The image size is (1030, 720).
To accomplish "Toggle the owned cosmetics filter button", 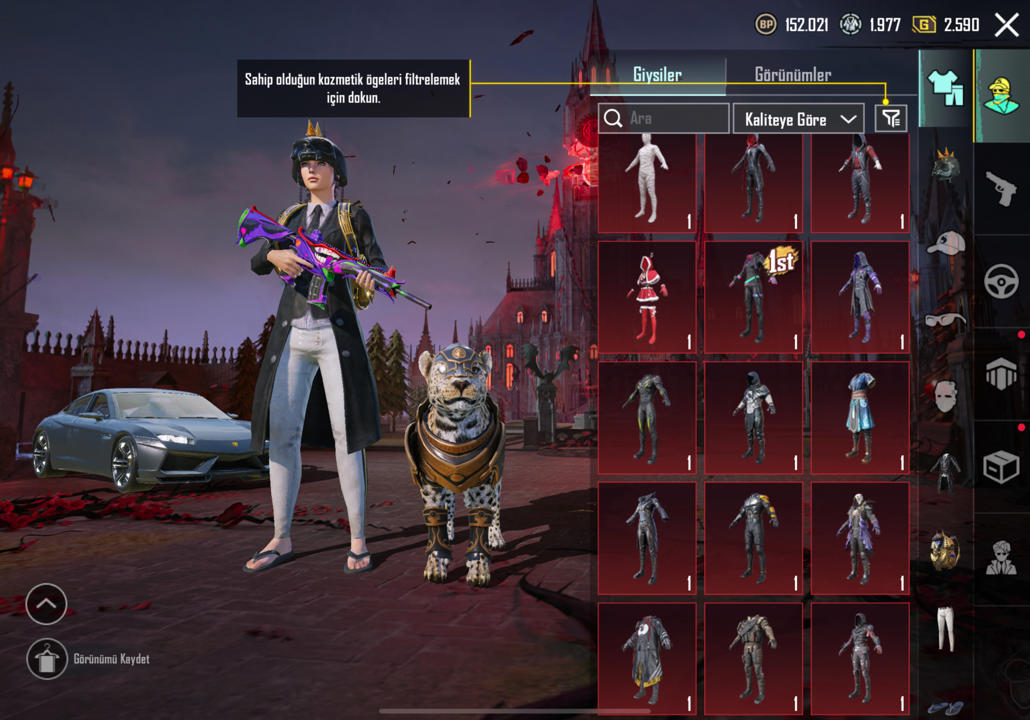I will (x=890, y=119).
